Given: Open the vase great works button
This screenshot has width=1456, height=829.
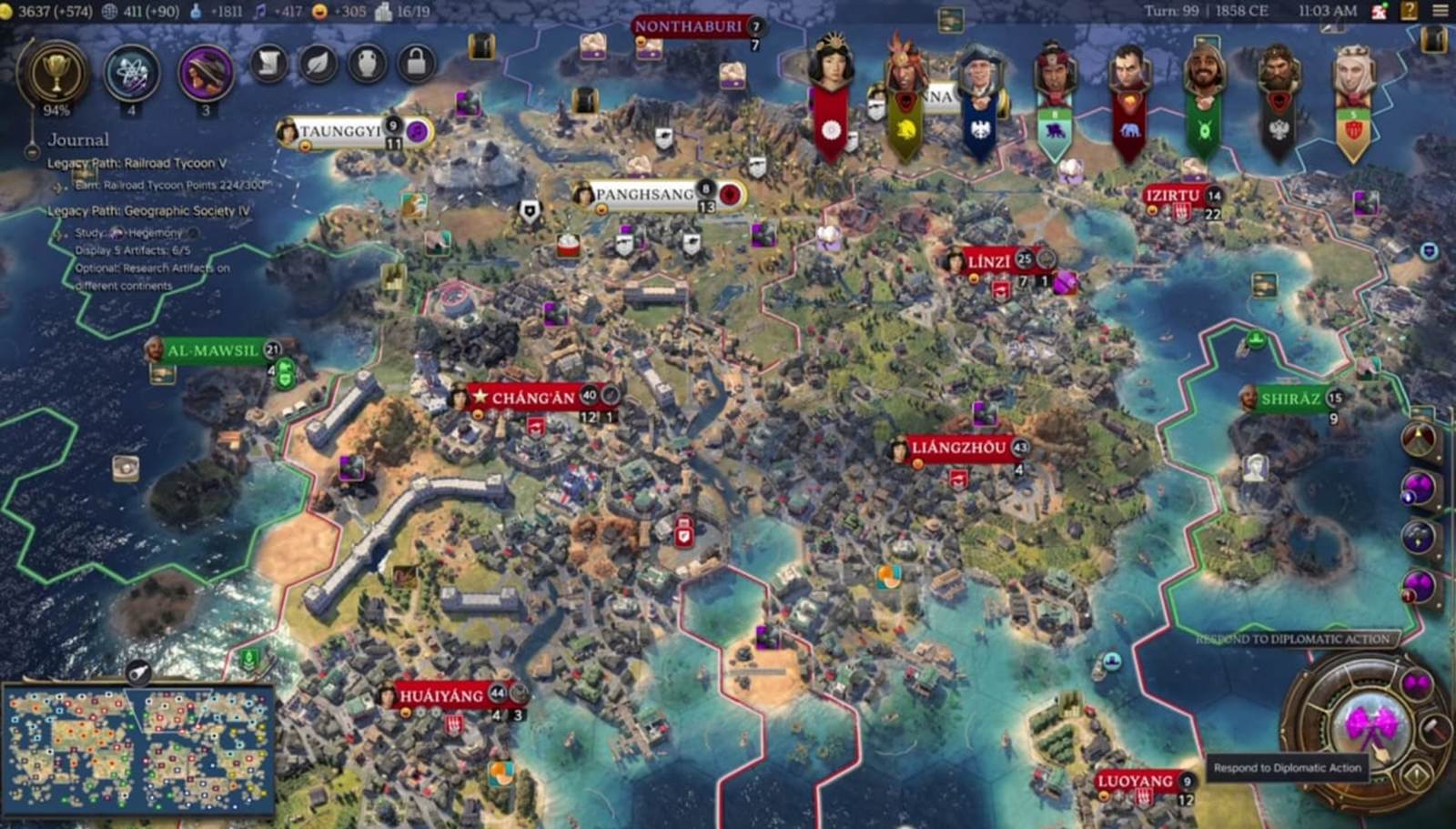Looking at the screenshot, I should [x=368, y=63].
